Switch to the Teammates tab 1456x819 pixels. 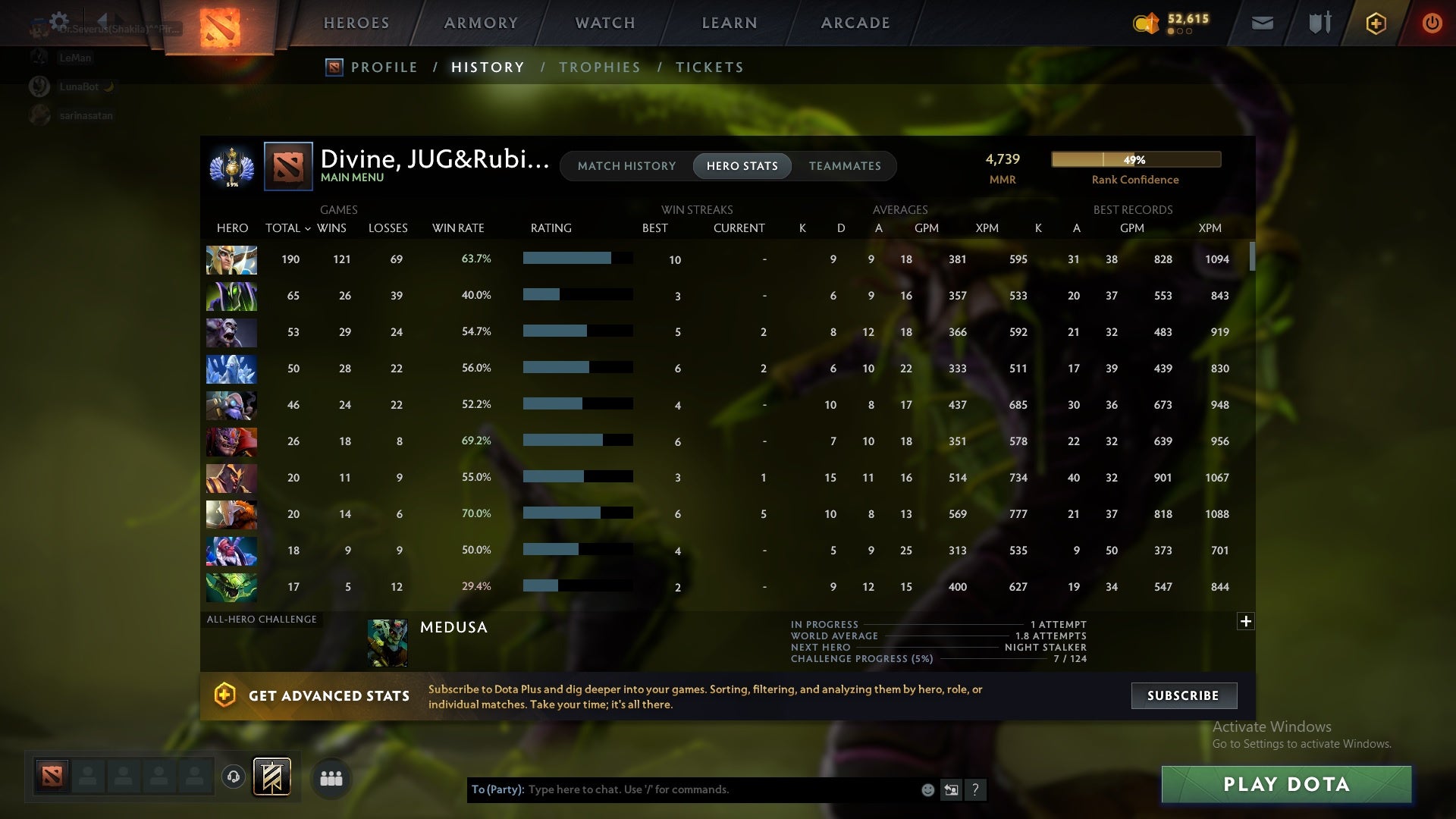click(845, 166)
